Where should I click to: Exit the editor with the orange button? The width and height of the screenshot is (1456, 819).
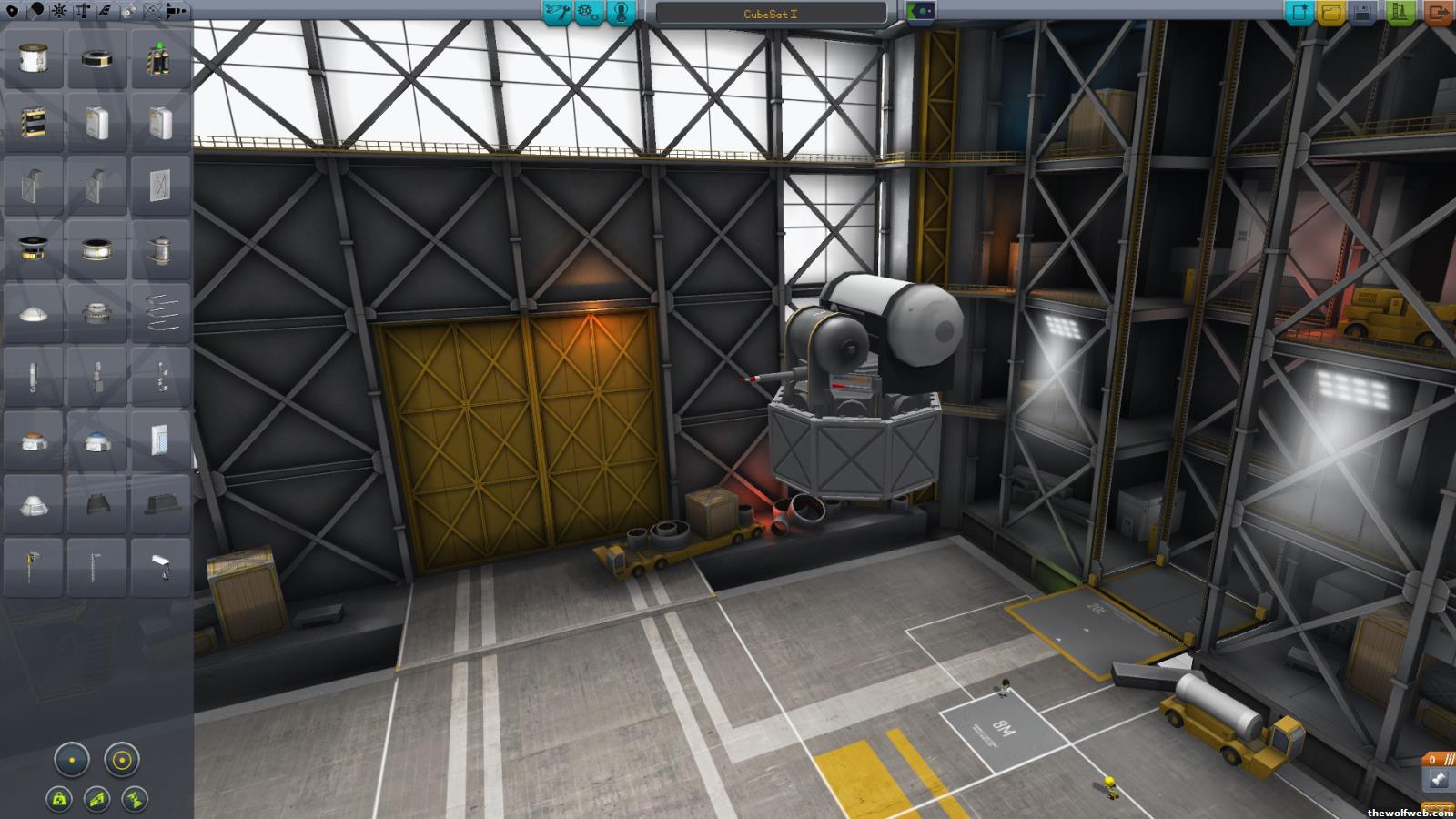(x=1439, y=13)
